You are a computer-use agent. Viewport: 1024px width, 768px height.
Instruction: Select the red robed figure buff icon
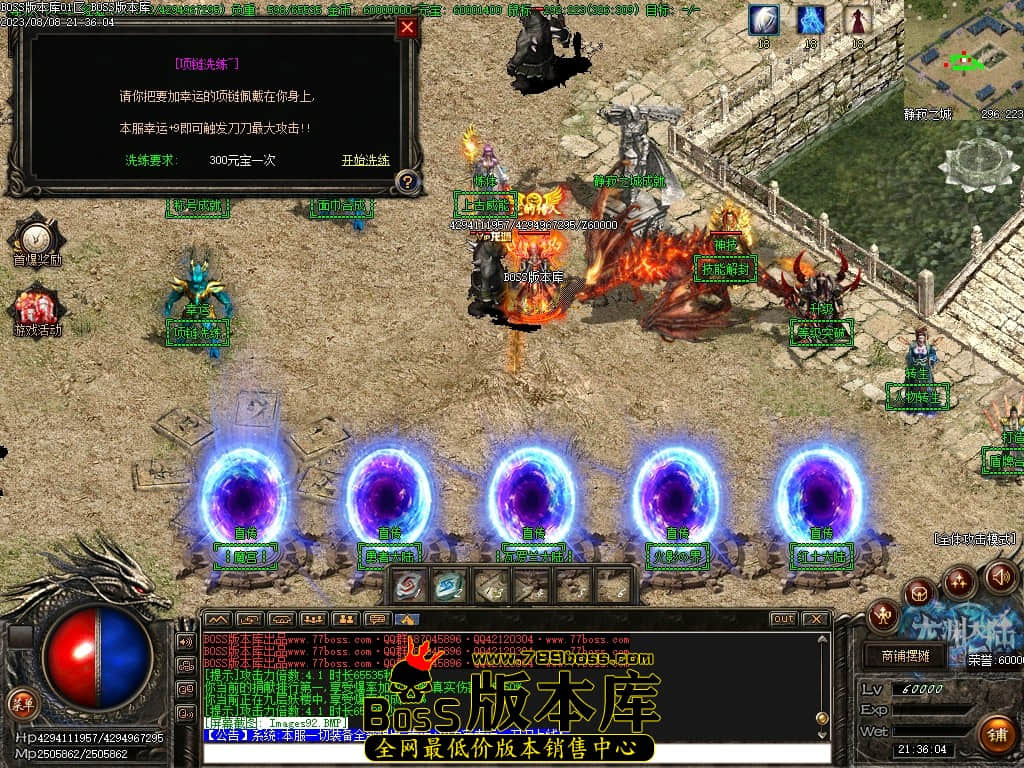(857, 20)
